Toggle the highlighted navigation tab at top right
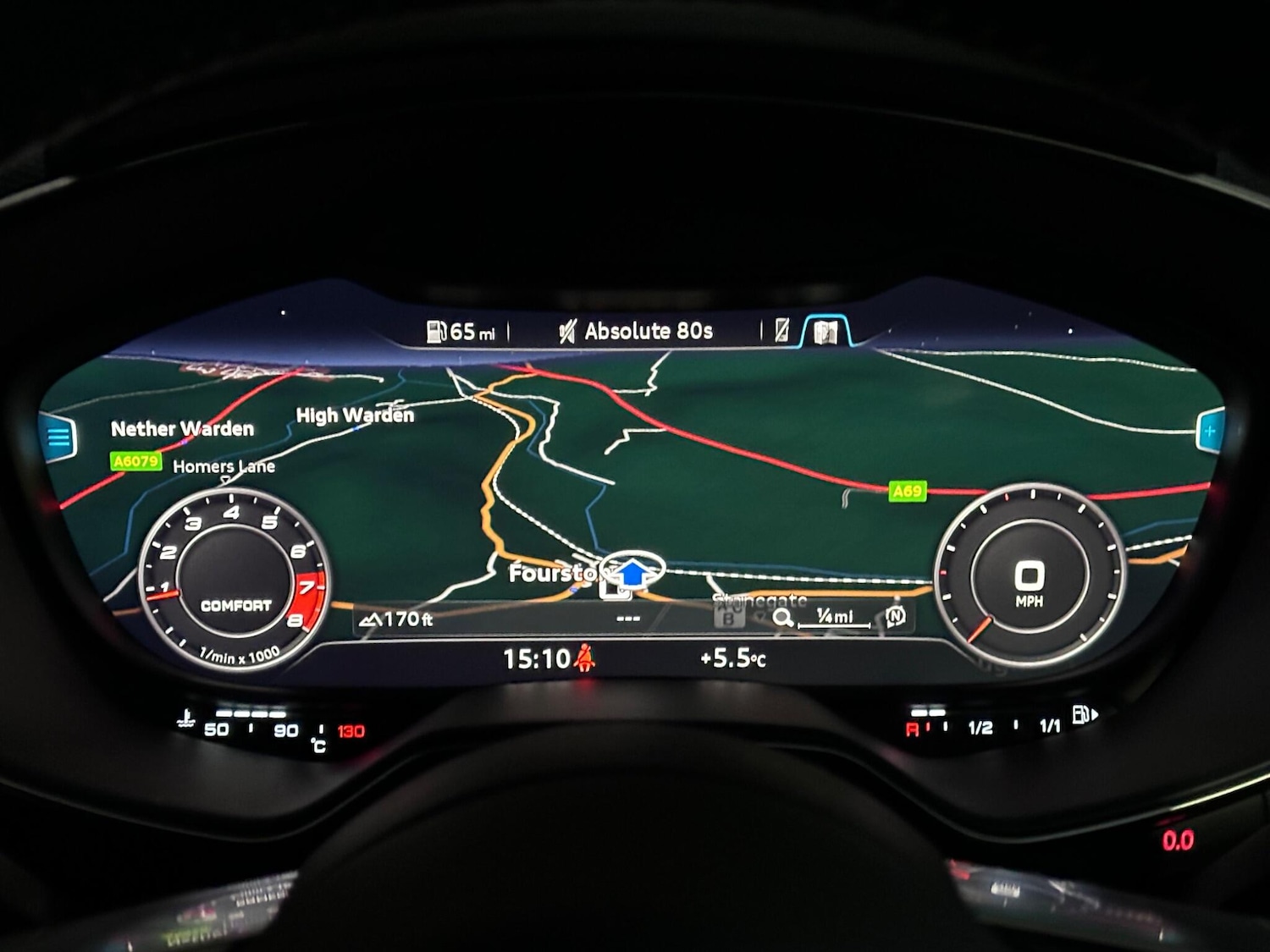 tap(827, 332)
